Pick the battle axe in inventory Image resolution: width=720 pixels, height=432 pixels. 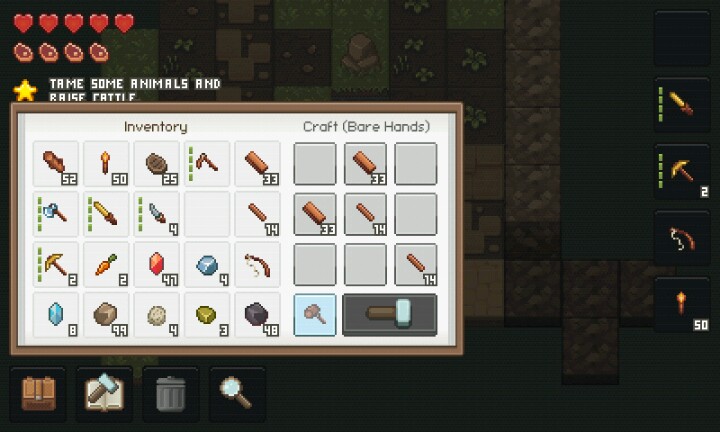(x=56, y=214)
